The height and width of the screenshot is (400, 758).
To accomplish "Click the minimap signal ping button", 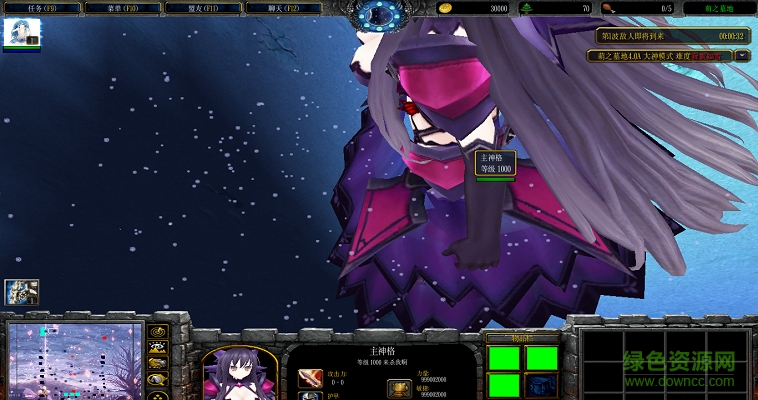I will point(157,331).
